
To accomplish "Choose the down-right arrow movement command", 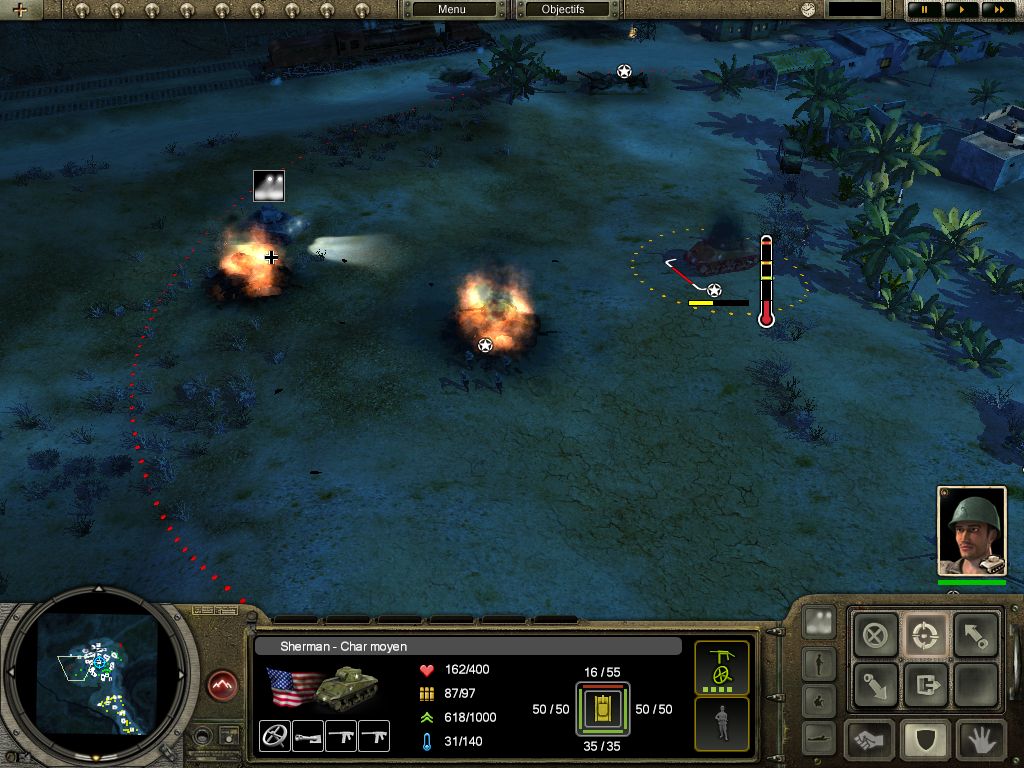I will point(875,685).
